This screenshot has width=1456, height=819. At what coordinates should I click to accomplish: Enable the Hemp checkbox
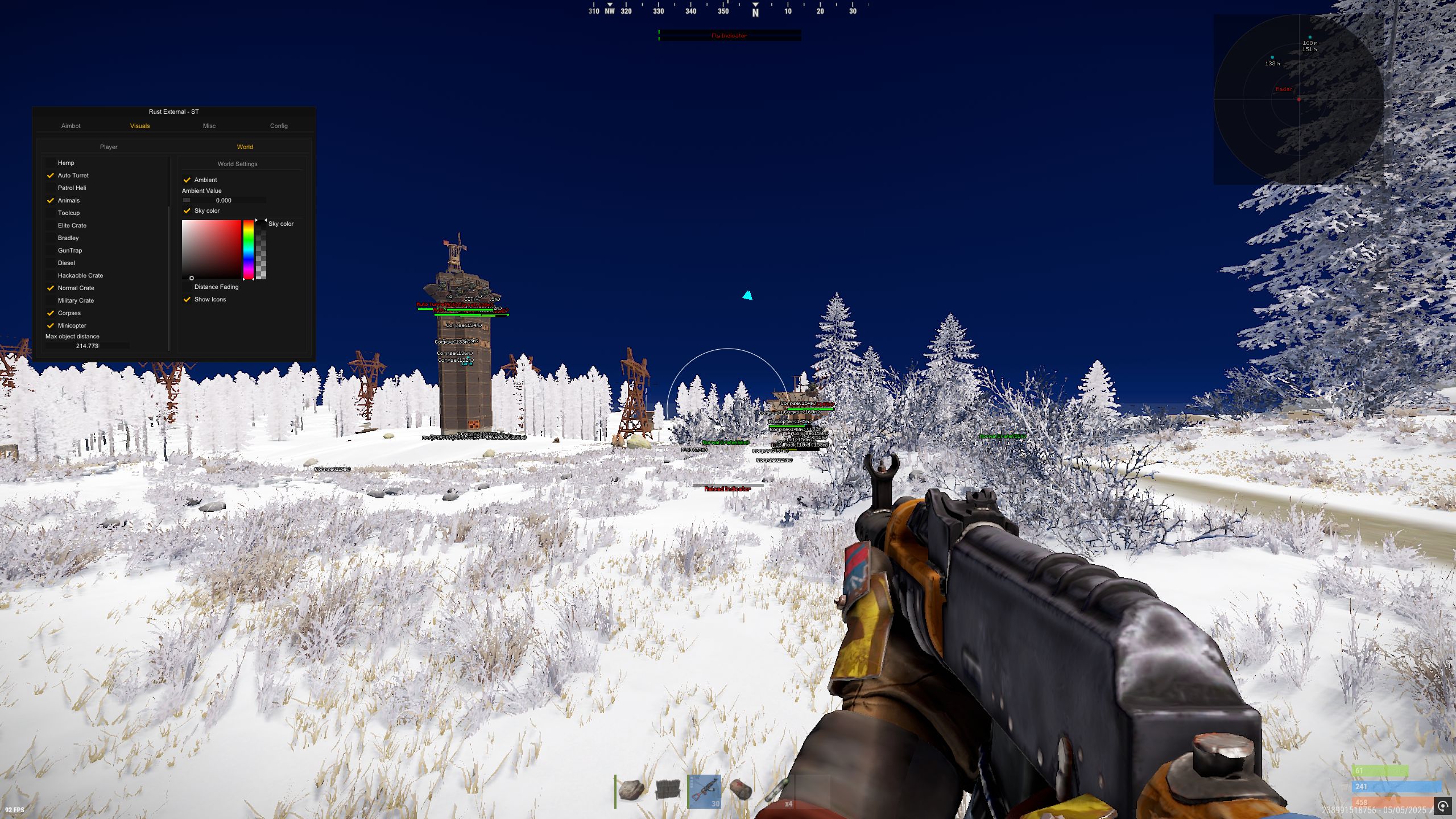click(x=51, y=163)
